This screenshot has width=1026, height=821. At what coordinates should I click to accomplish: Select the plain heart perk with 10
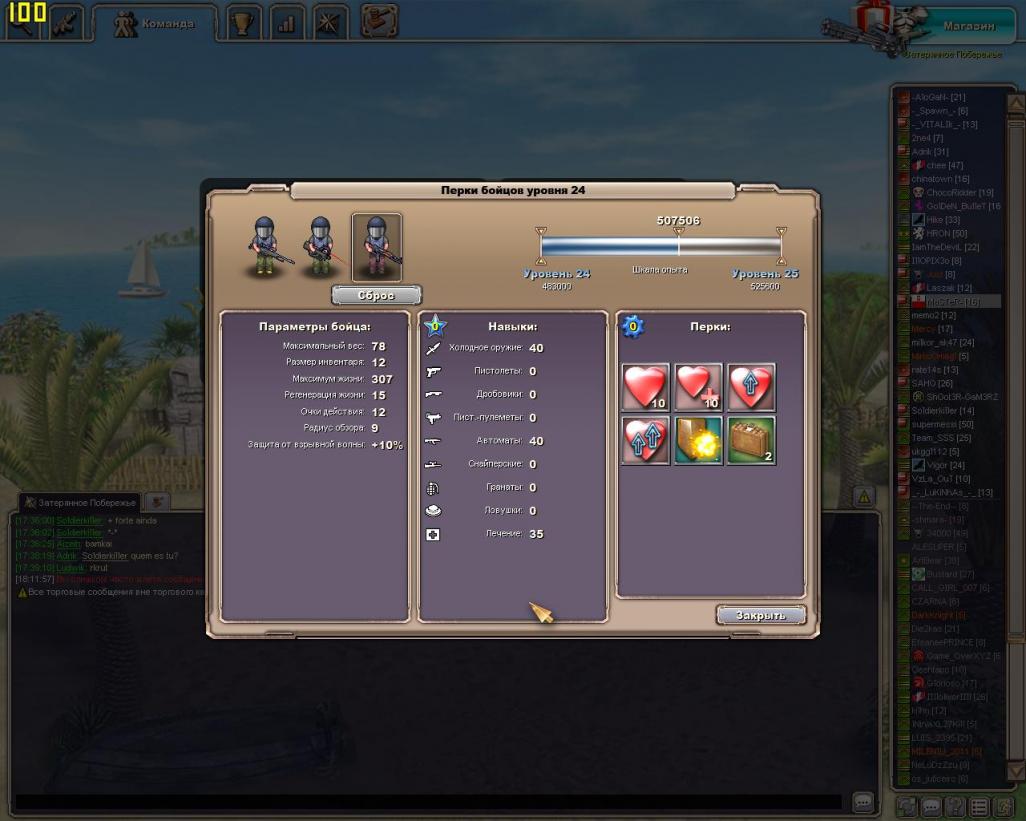645,387
